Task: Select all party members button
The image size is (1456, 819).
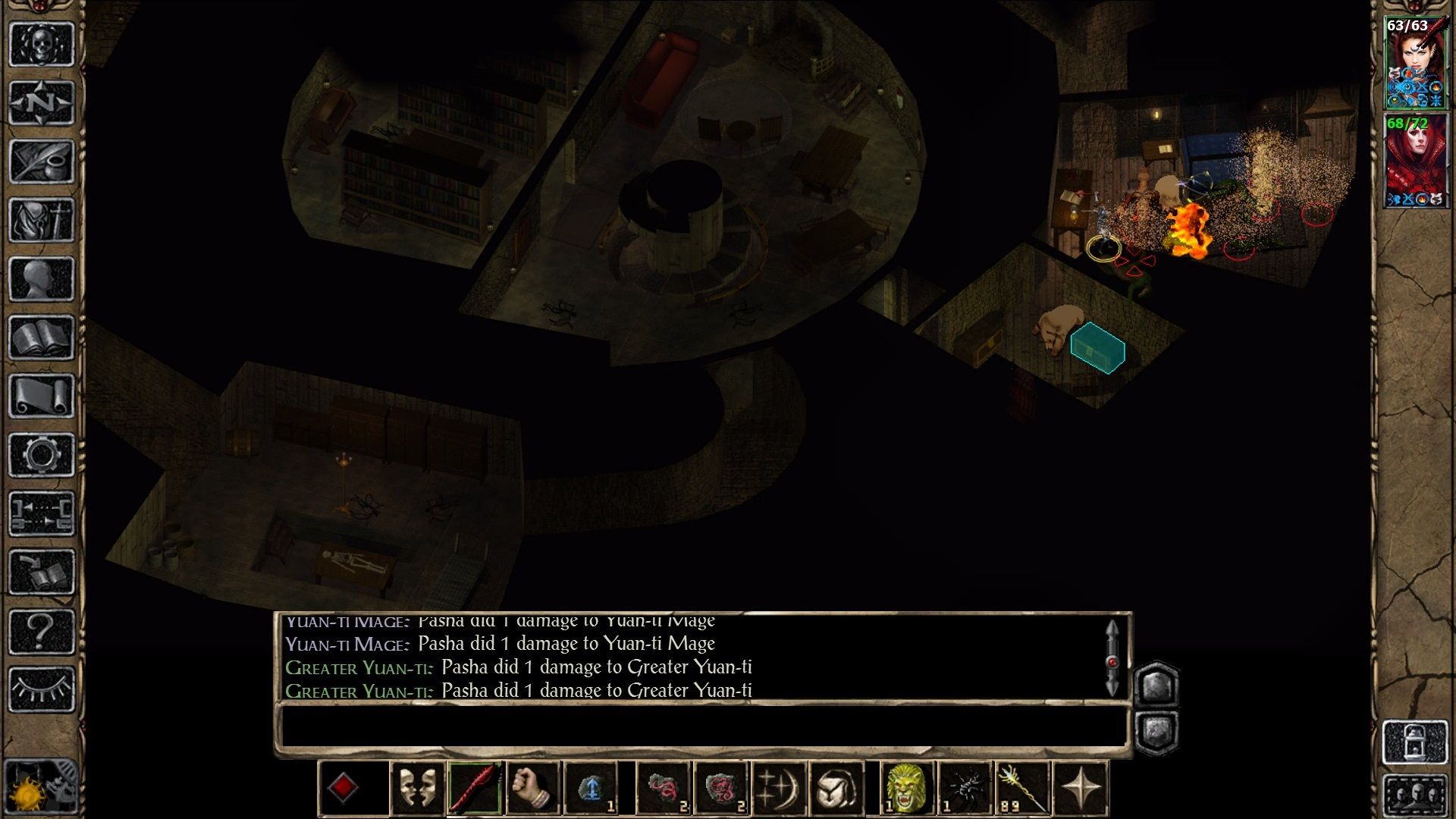Action: pyautogui.click(x=1416, y=796)
